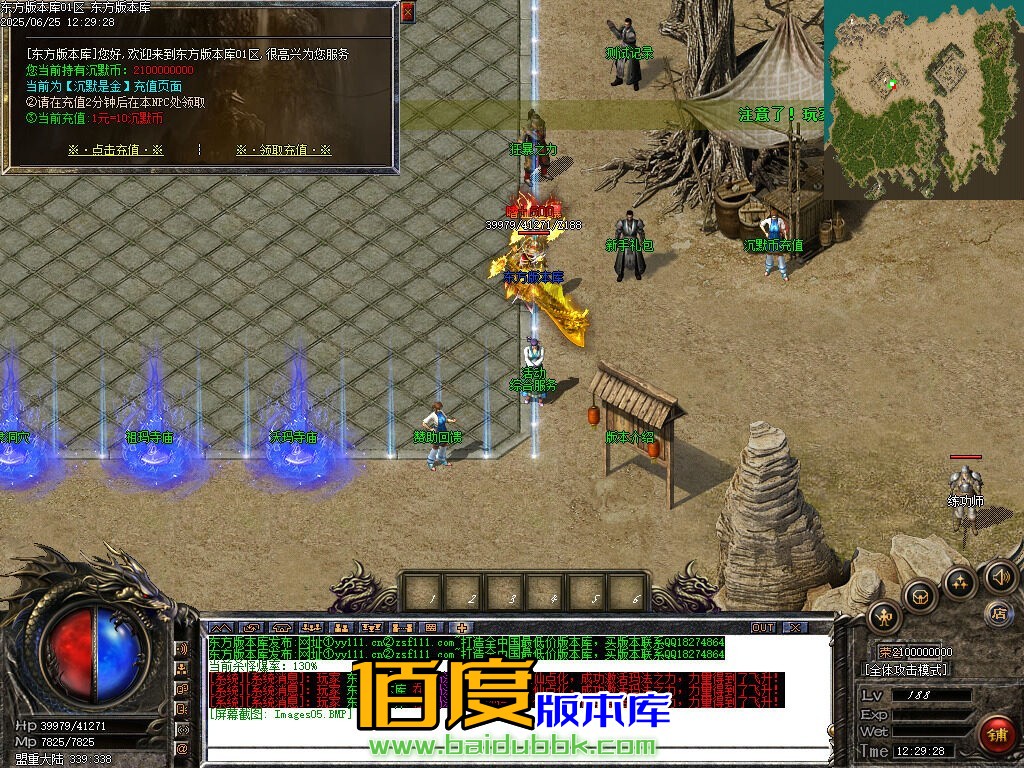Viewport: 1024px width, 768px height.
Task: Open the skills sparkle round button
Action: point(959,582)
